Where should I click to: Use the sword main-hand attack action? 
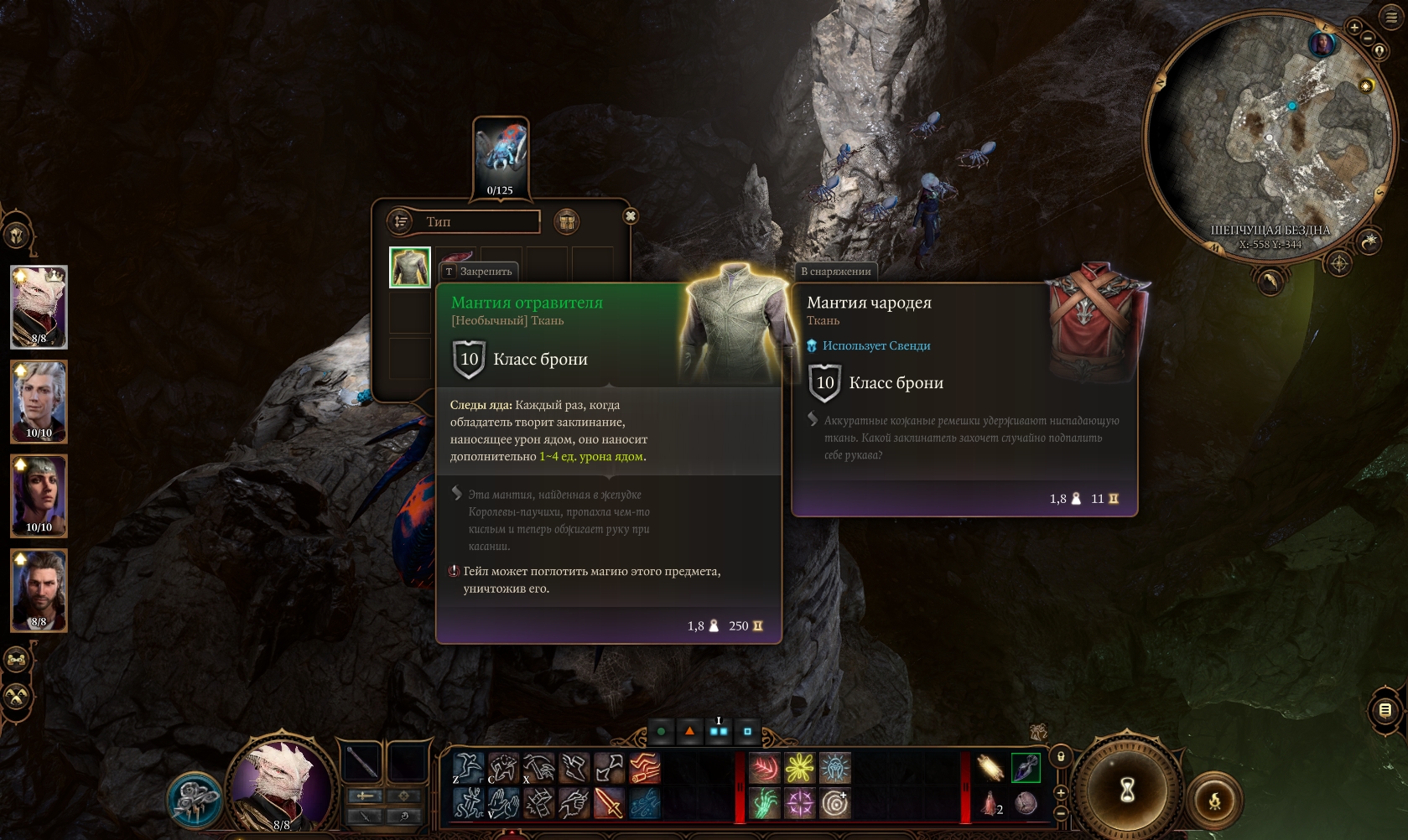[609, 803]
